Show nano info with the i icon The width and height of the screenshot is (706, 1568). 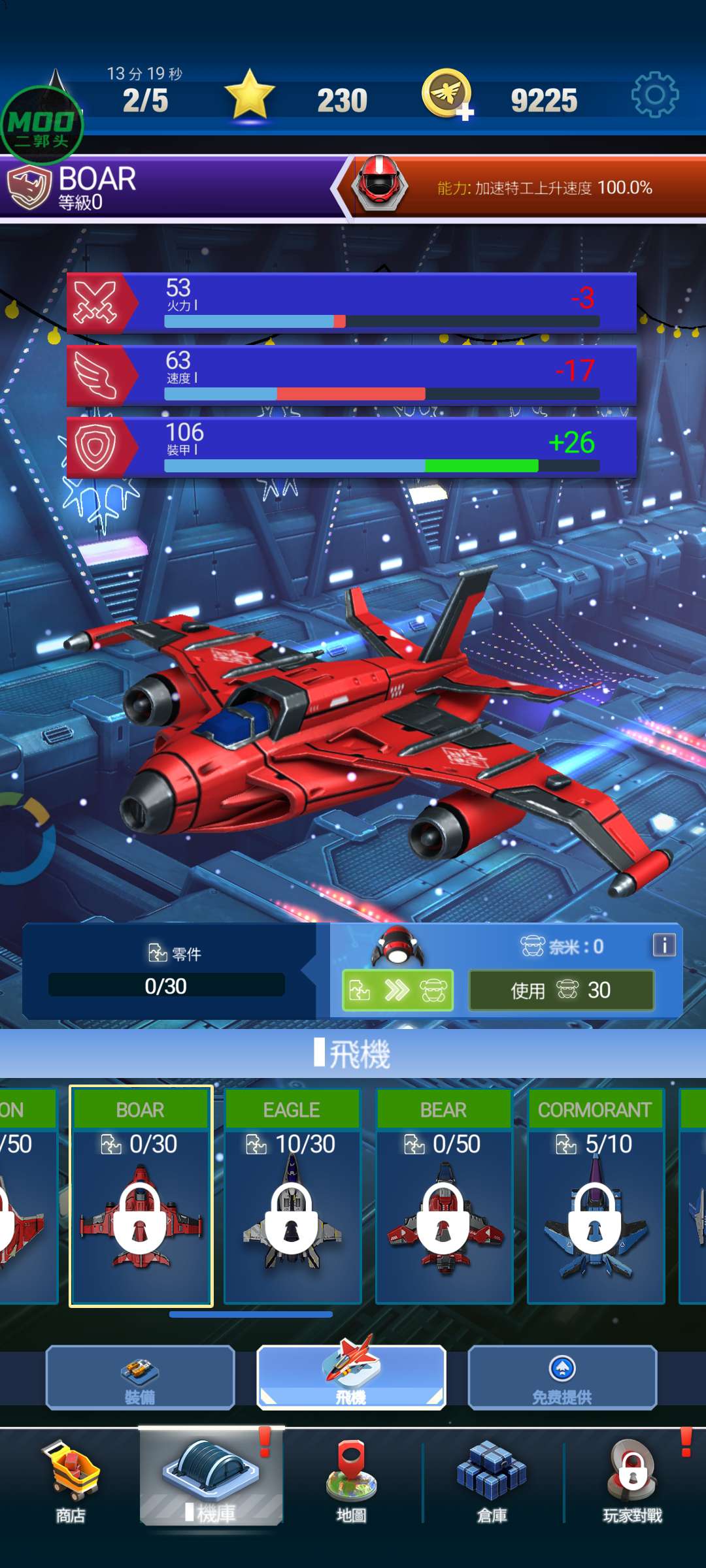click(664, 945)
